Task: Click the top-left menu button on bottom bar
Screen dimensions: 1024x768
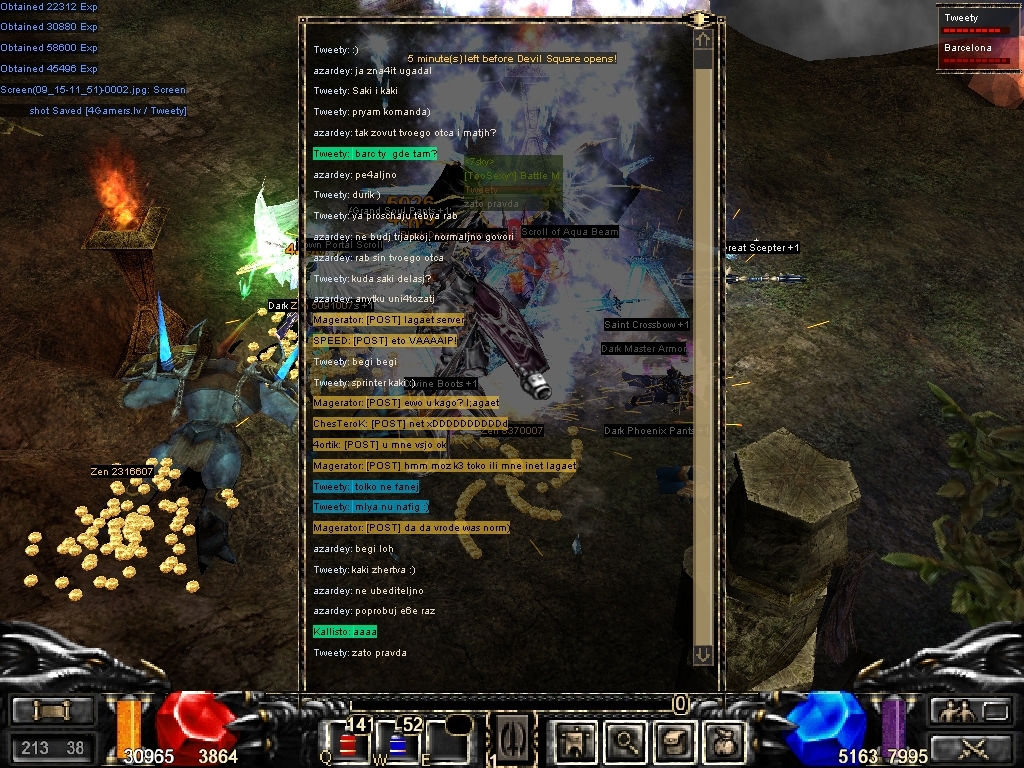Action: pyautogui.click(x=53, y=711)
